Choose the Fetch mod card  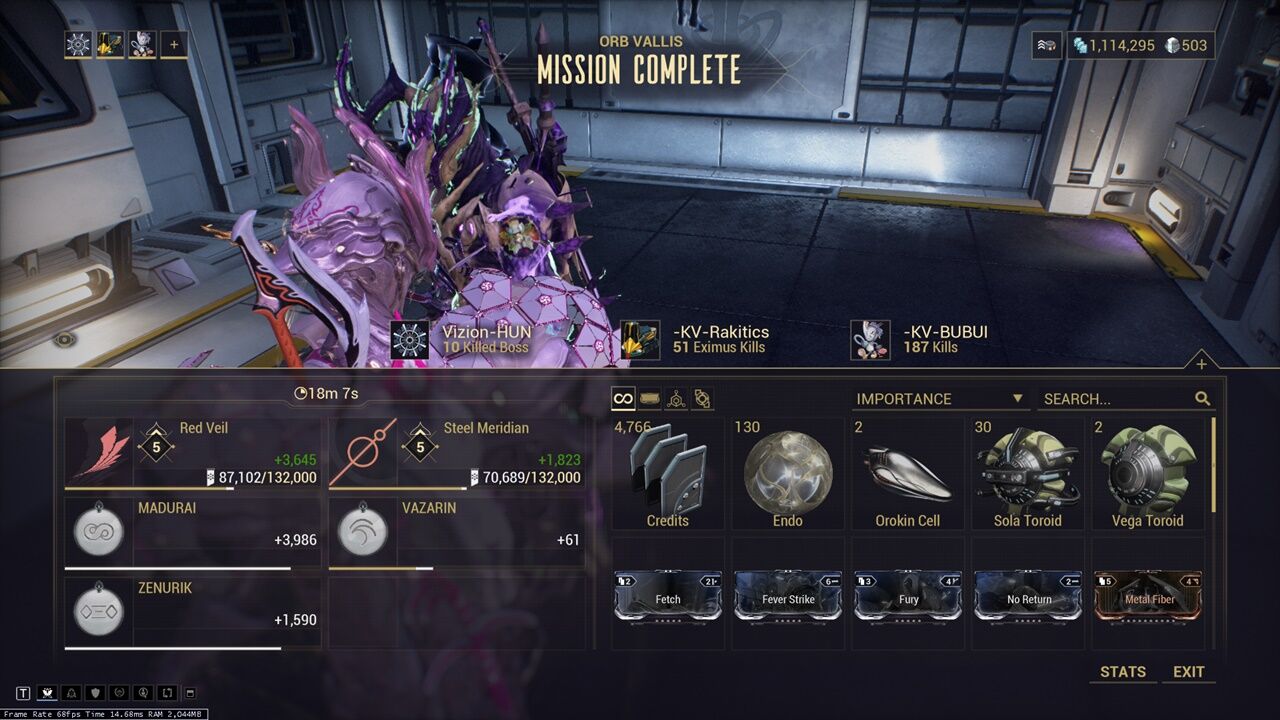pos(668,596)
